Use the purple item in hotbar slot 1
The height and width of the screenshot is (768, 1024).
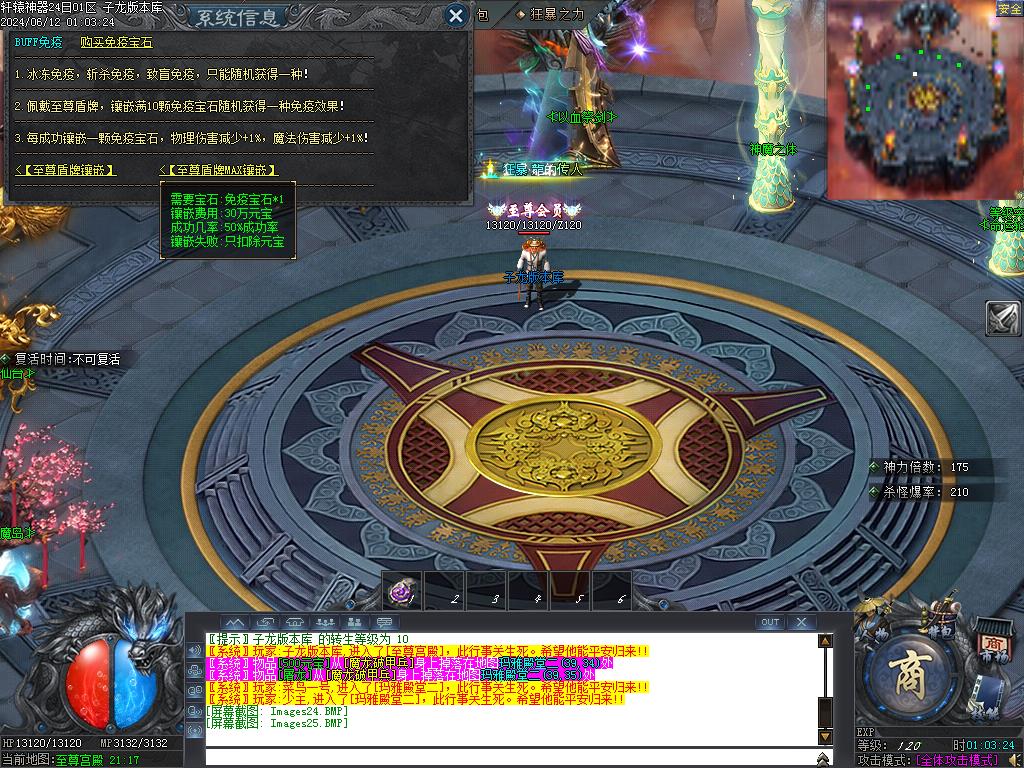point(401,591)
